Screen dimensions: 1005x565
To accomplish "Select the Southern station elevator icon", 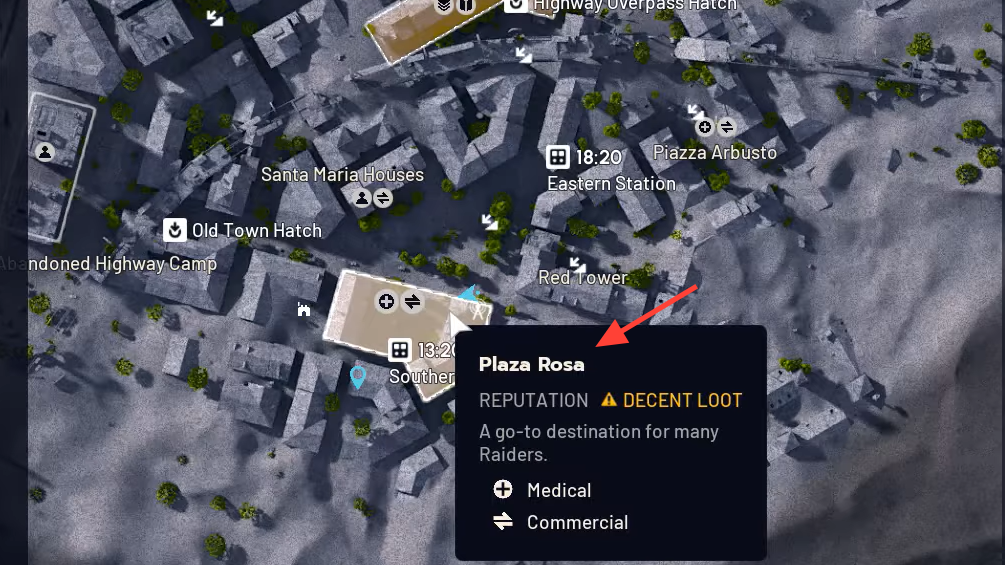I will [x=399, y=350].
